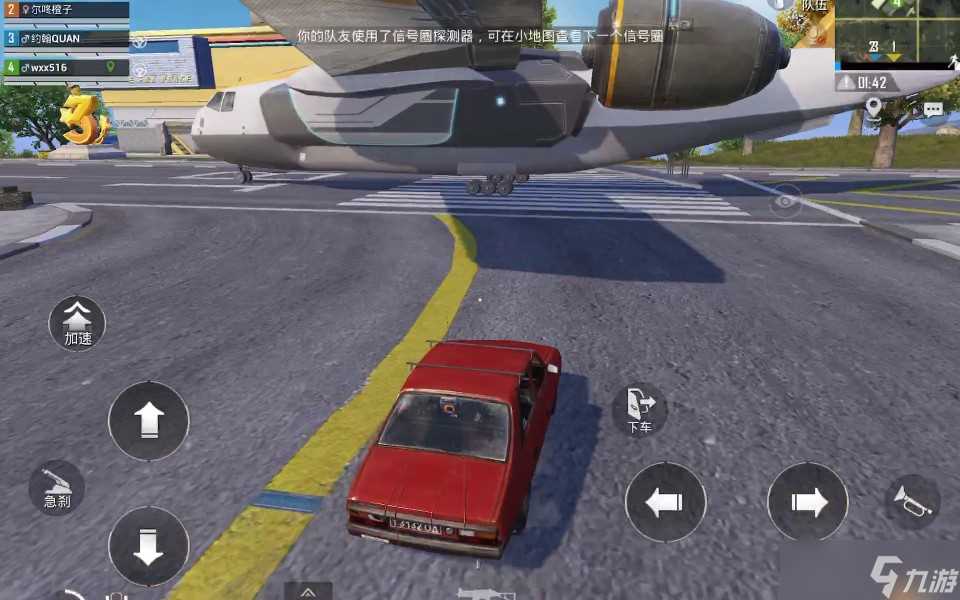Steer right with the right arrow button
960x600 pixels.
coord(807,502)
